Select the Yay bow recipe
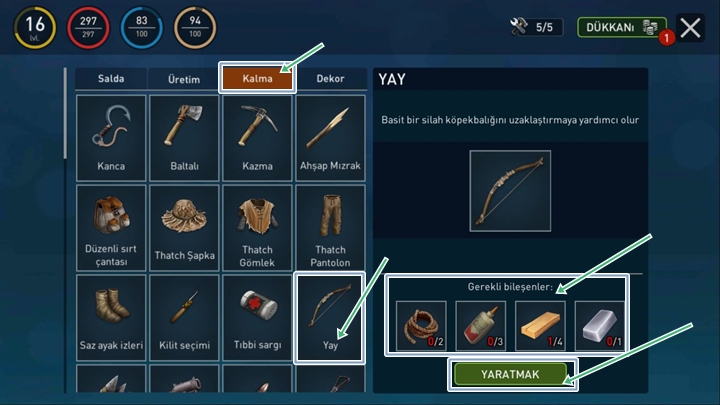Screen dimensions: 720x405 coord(330,318)
